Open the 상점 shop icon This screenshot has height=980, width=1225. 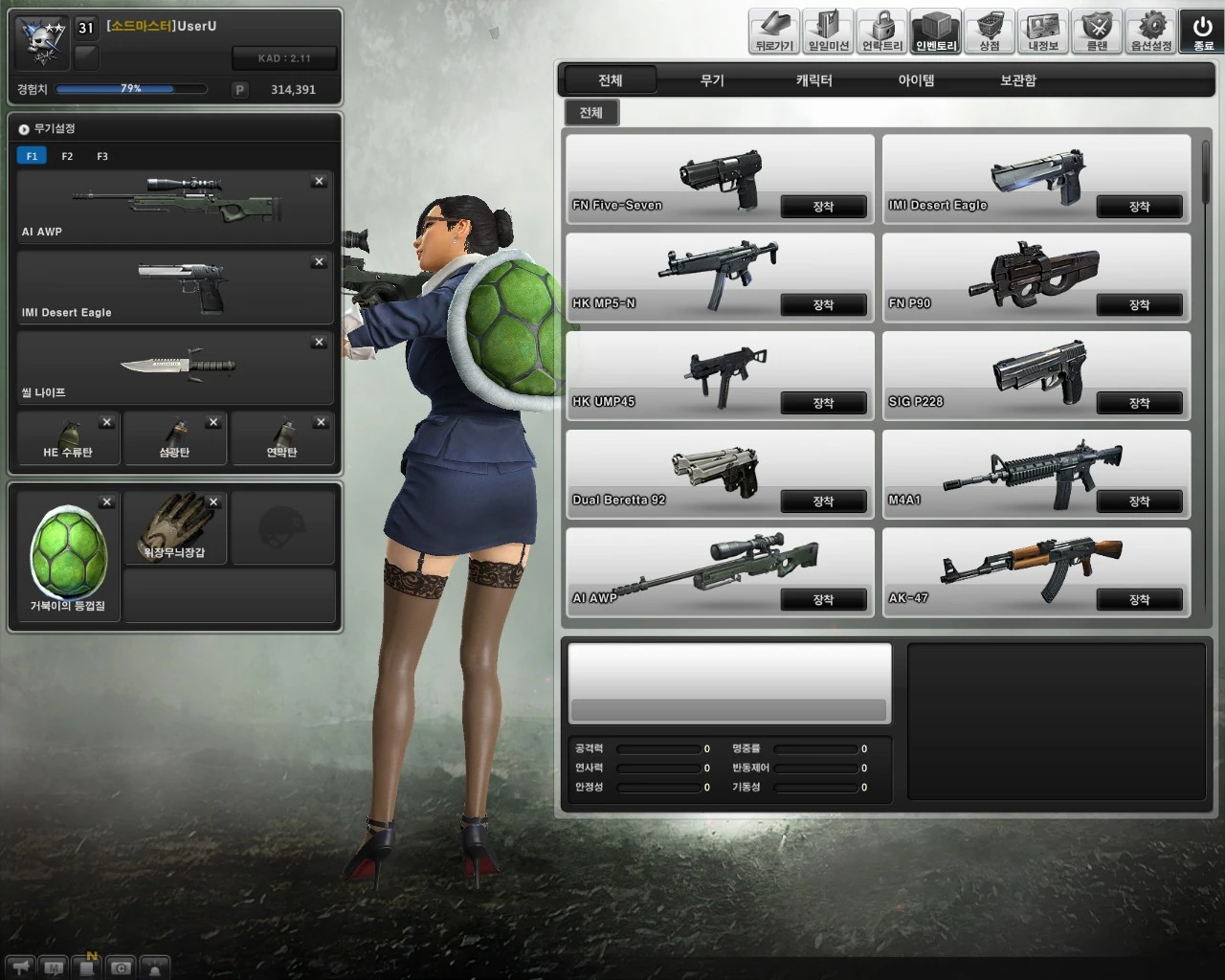[989, 29]
